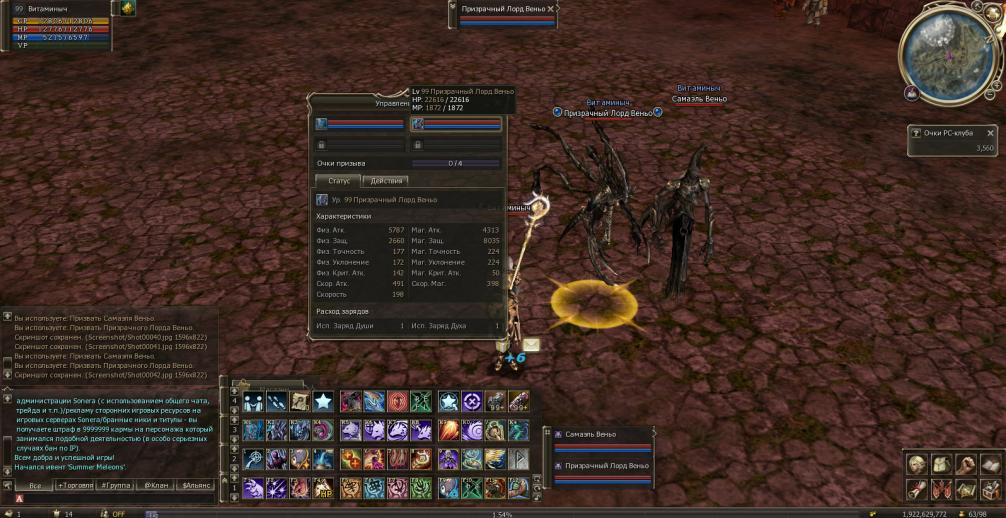Switch to the Действия tab
The image size is (1006, 518).
(x=387, y=181)
